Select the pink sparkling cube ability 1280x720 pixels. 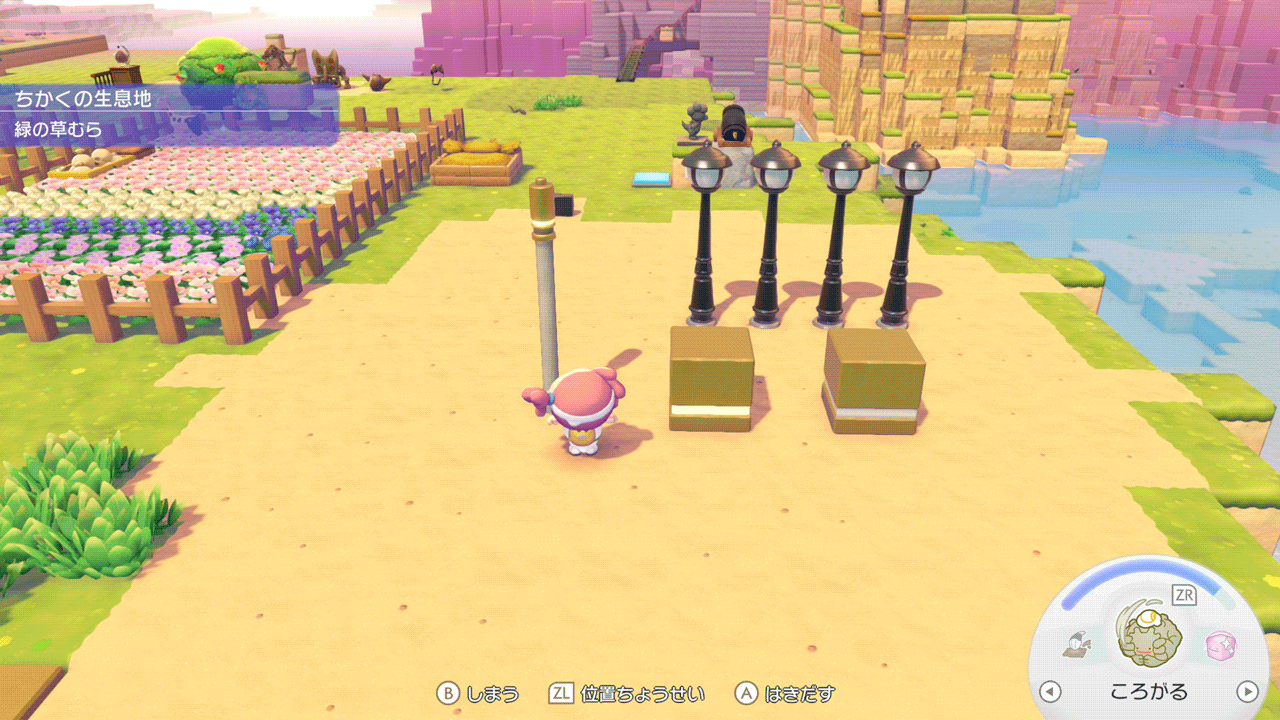(1220, 644)
